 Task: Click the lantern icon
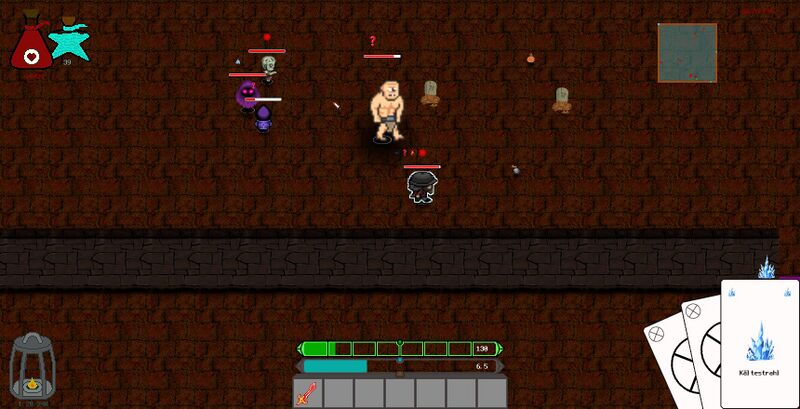tap(30, 368)
